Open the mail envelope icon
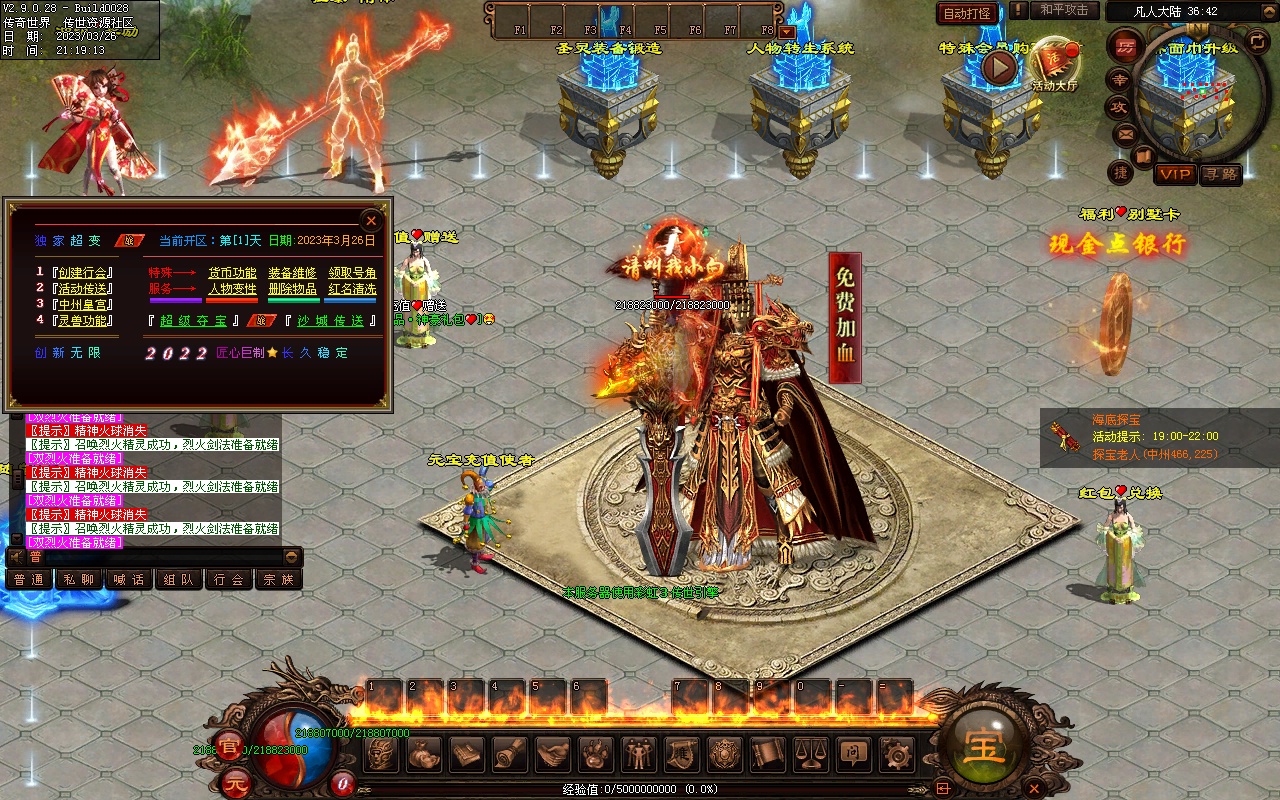The image size is (1280, 800). pos(1125,133)
